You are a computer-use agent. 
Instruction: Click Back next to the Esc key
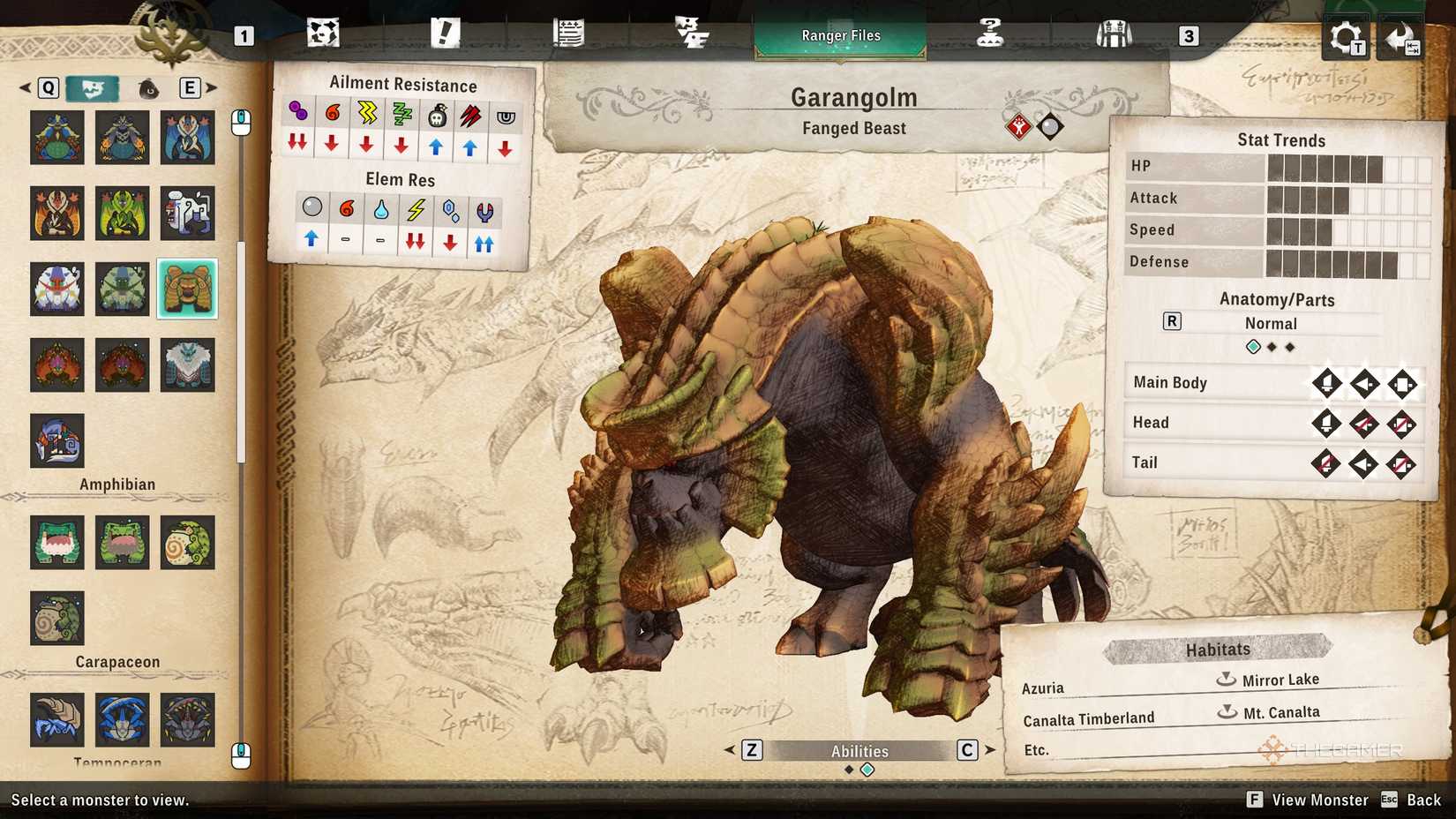coord(1422,800)
